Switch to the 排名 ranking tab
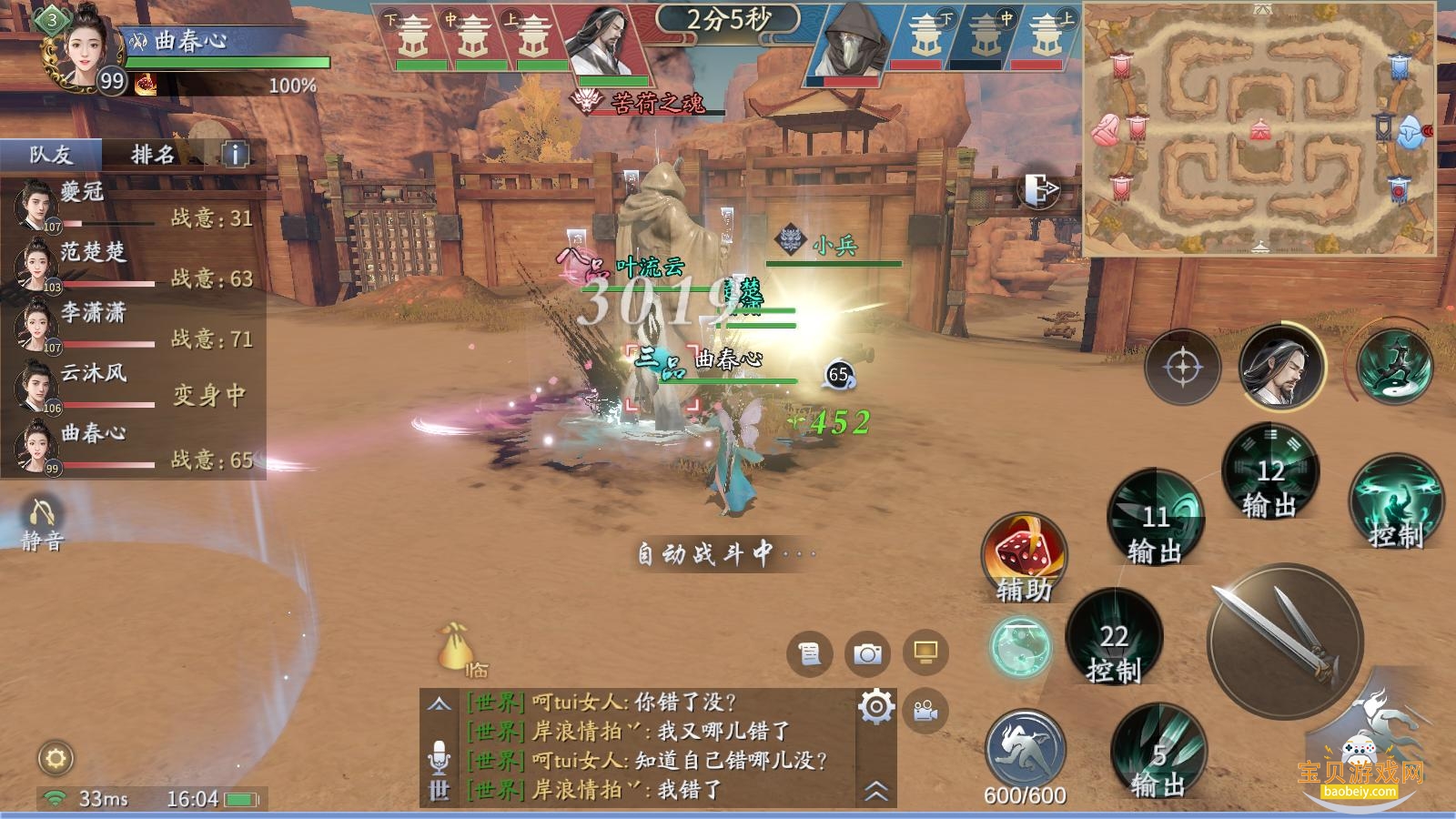Screen dimensions: 1456x819 pos(152,155)
